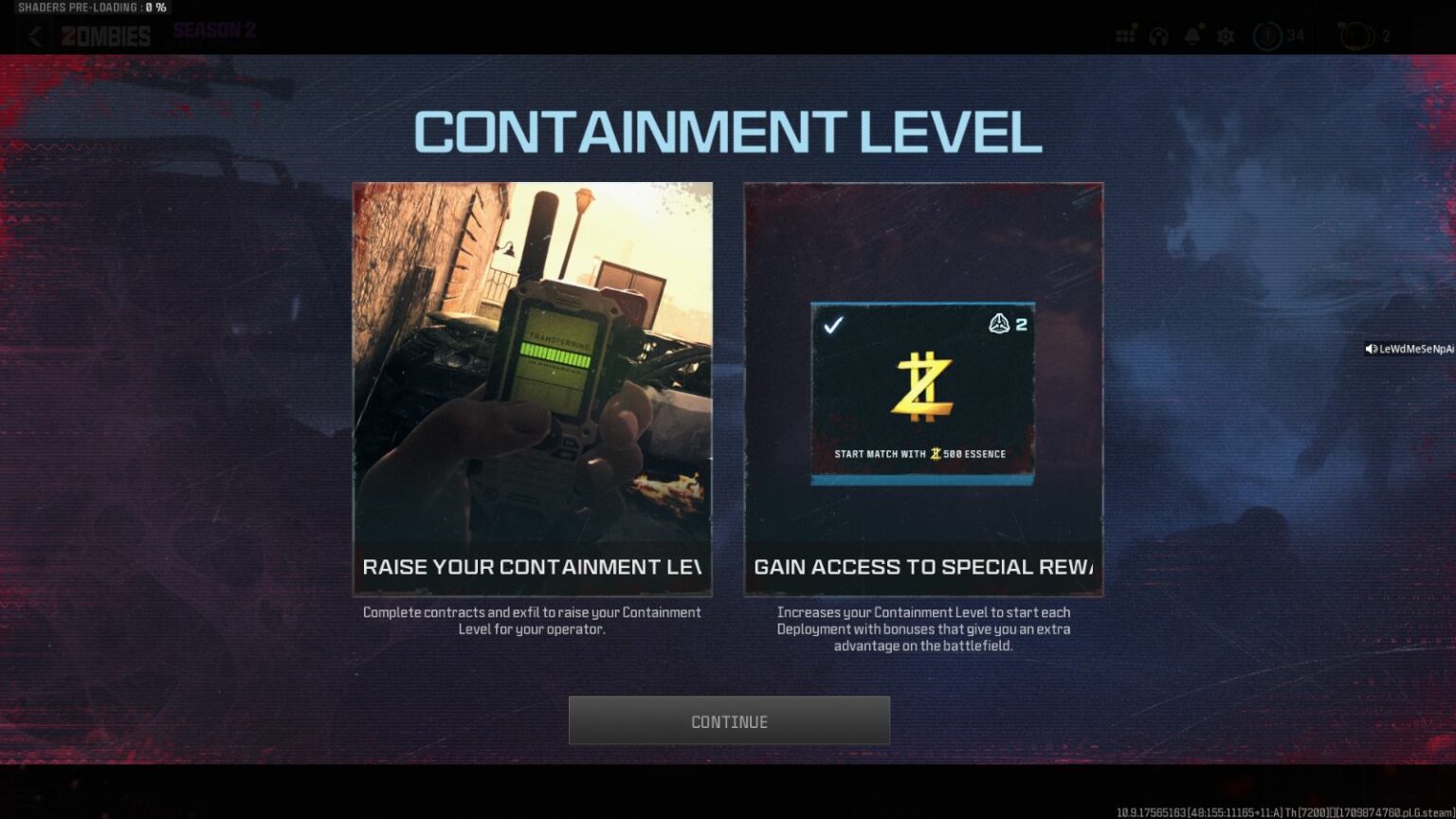The height and width of the screenshot is (819, 1456).
Task: Open the notifications bell
Action: click(1192, 36)
